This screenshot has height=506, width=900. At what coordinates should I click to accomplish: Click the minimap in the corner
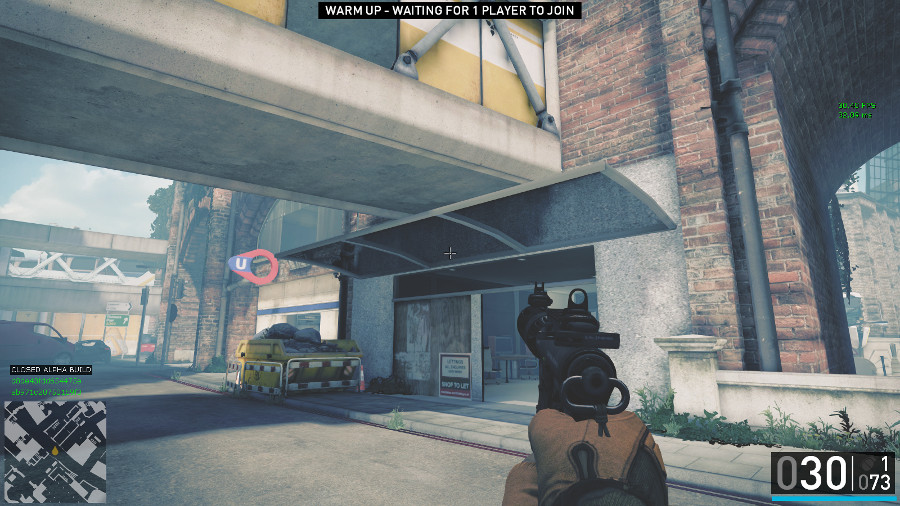pos(56,451)
